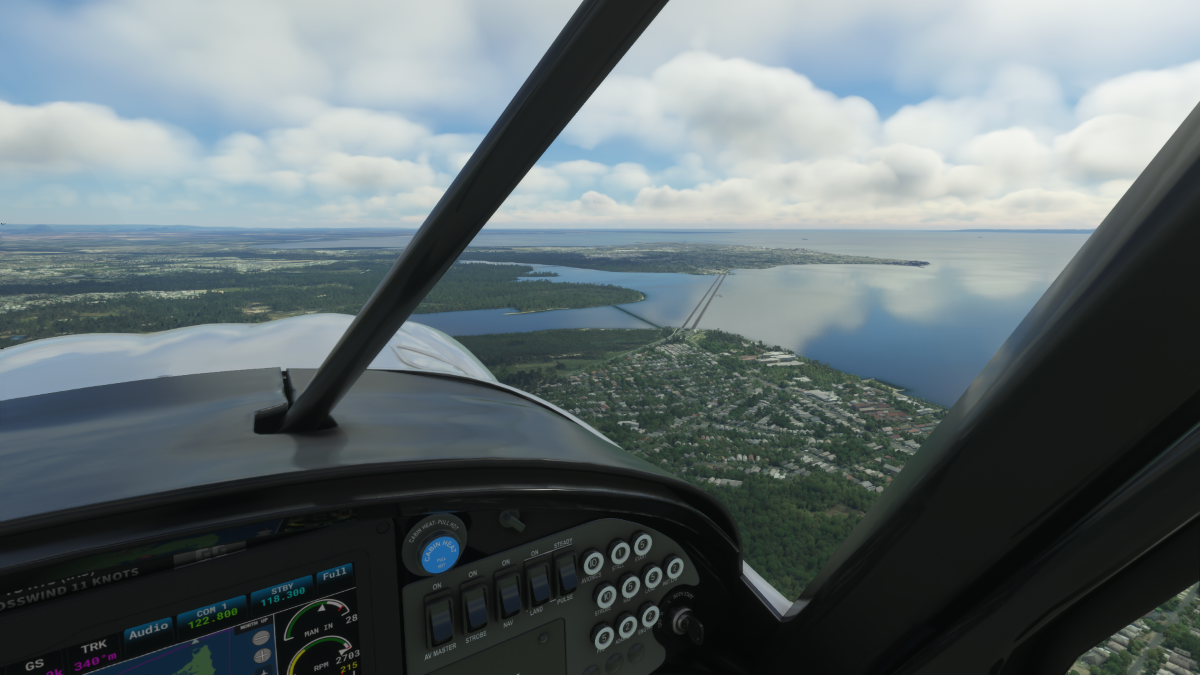This screenshot has width=1200, height=675.
Task: Toggle the AV MASTER rocker switch
Action: (440, 620)
